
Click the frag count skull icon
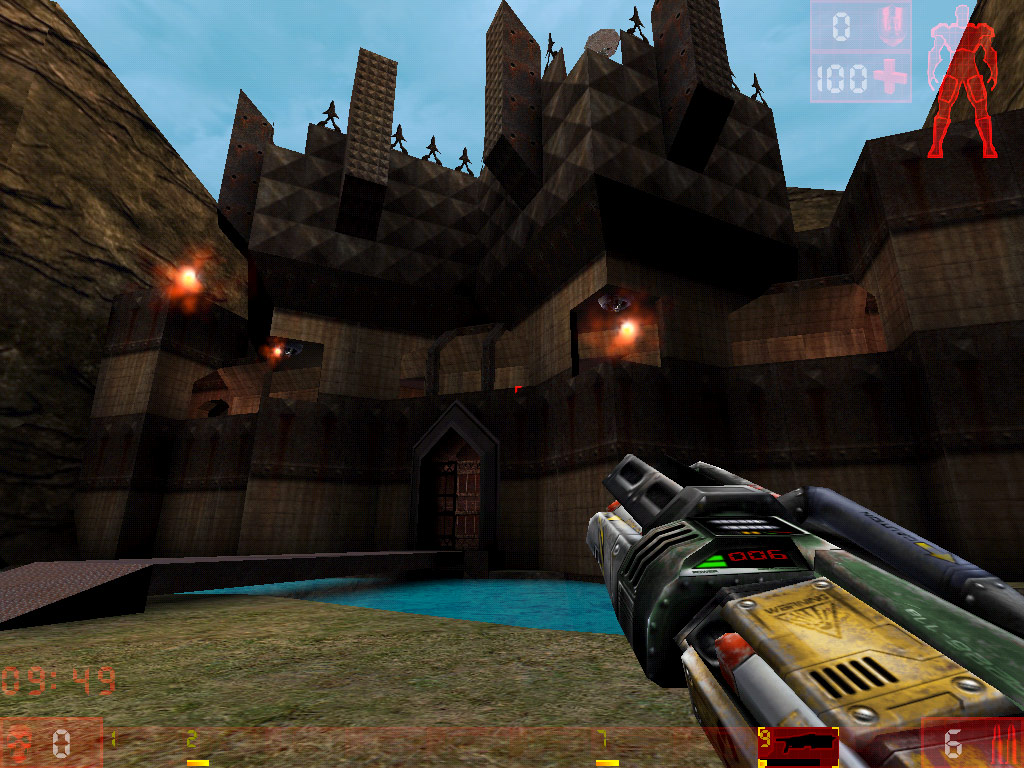20,743
